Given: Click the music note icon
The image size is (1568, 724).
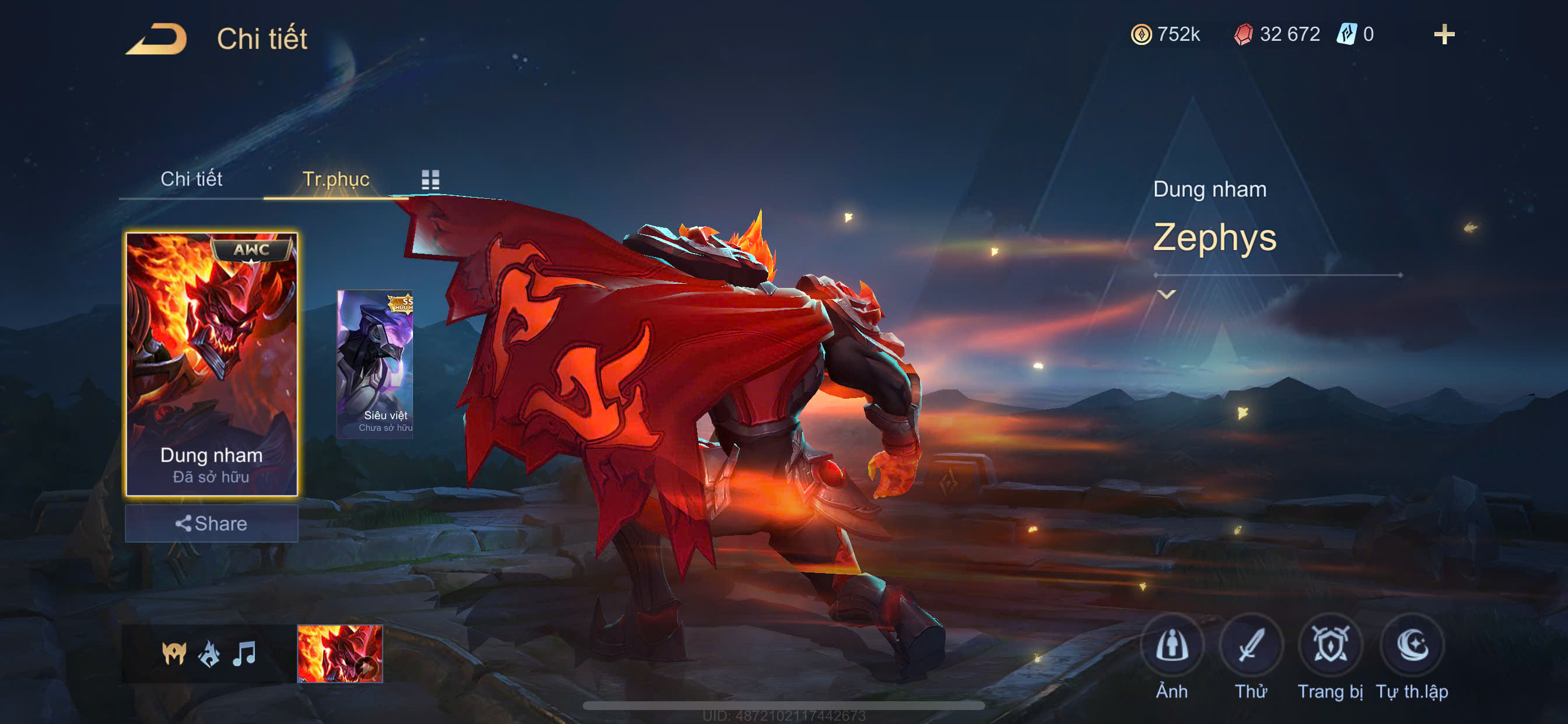Looking at the screenshot, I should [244, 653].
